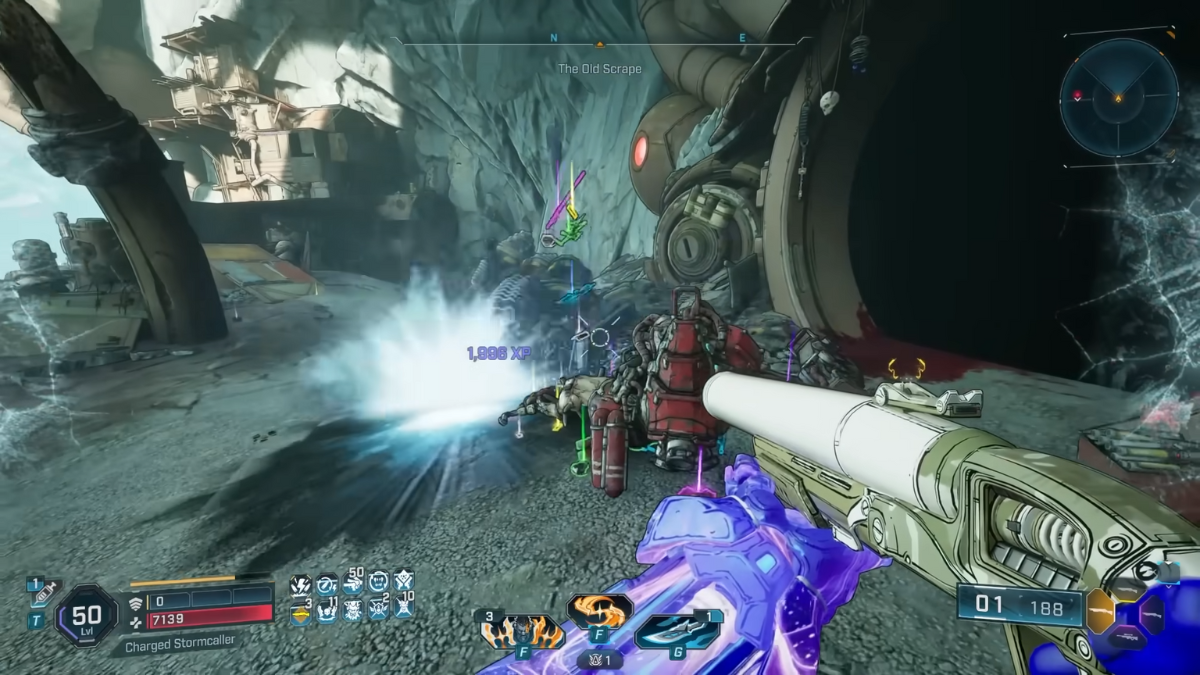The height and width of the screenshot is (675, 1200).
Task: Choose the bottom purple weapon slot
Action: [x=1127, y=636]
